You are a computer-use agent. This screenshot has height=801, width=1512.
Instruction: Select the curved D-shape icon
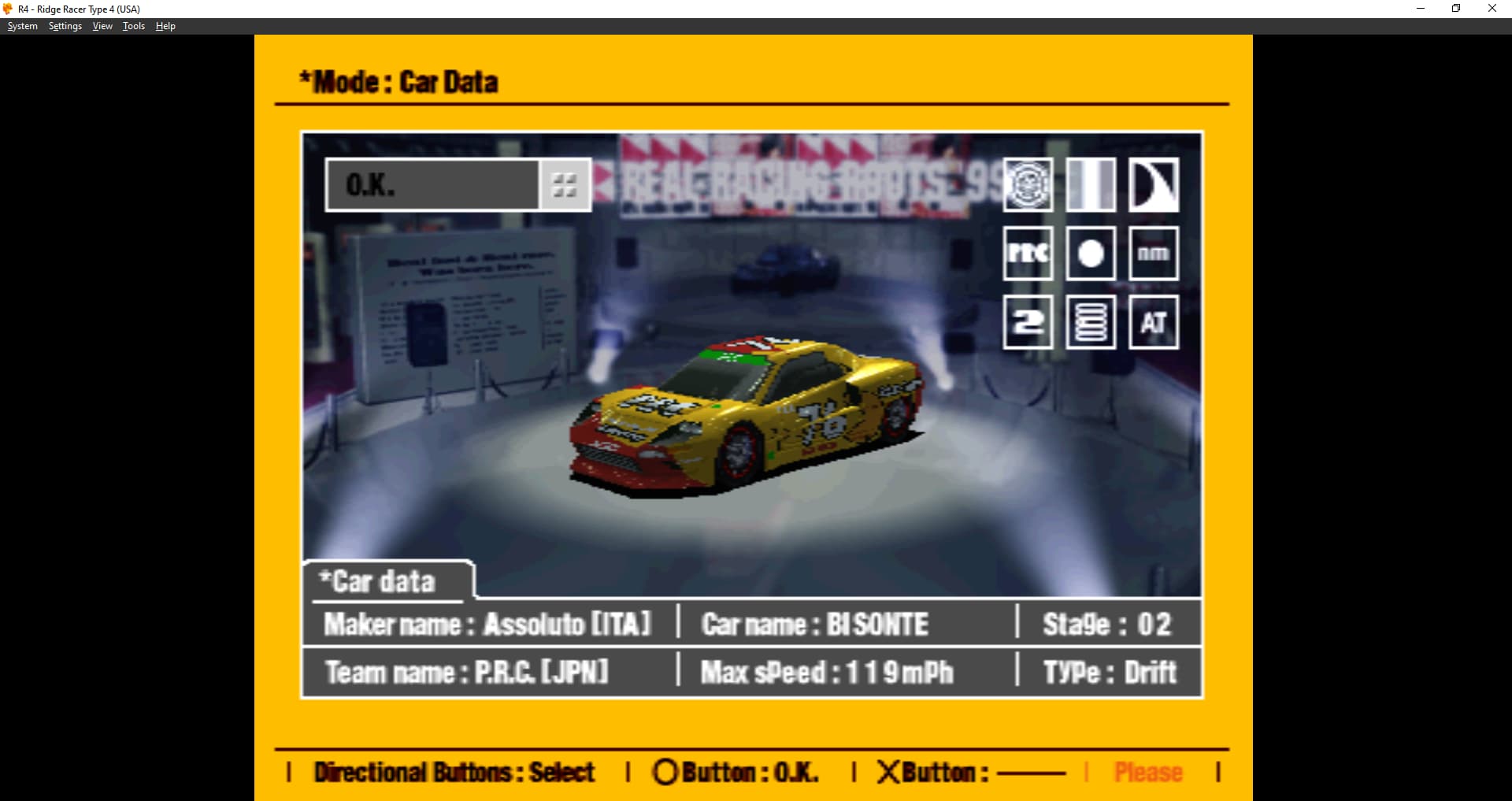1154,185
